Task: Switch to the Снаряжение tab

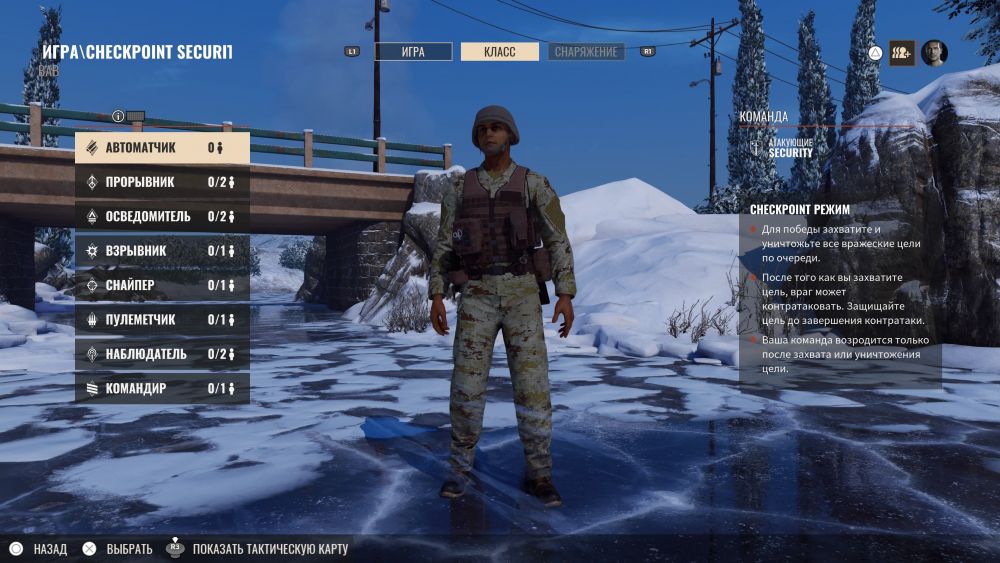Action: [586, 52]
